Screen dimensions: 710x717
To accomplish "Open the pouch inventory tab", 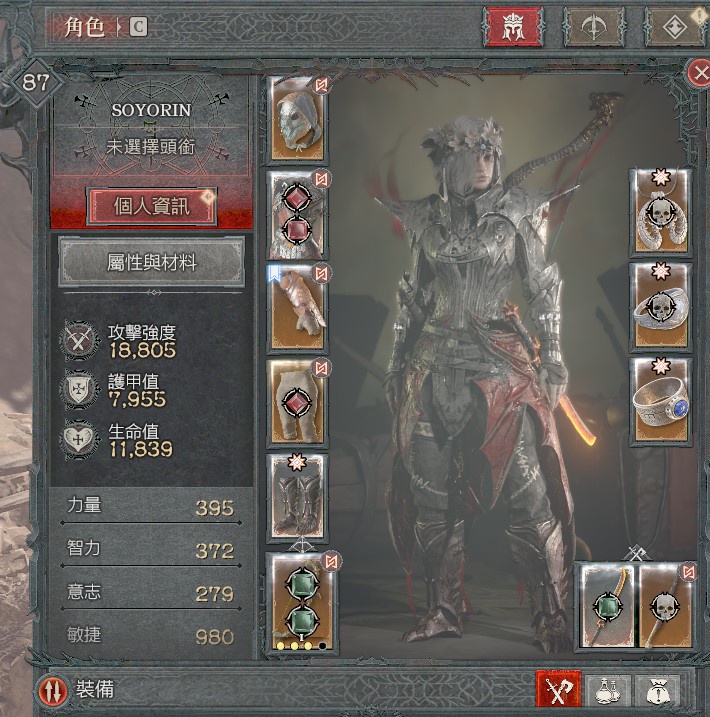I will point(658,690).
